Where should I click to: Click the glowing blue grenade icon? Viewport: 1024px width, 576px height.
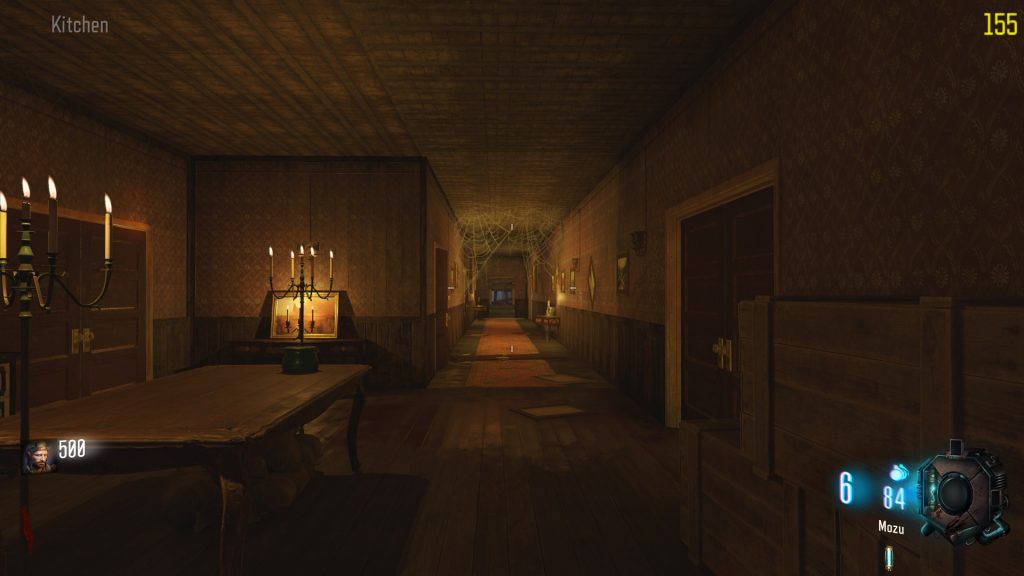[898, 472]
